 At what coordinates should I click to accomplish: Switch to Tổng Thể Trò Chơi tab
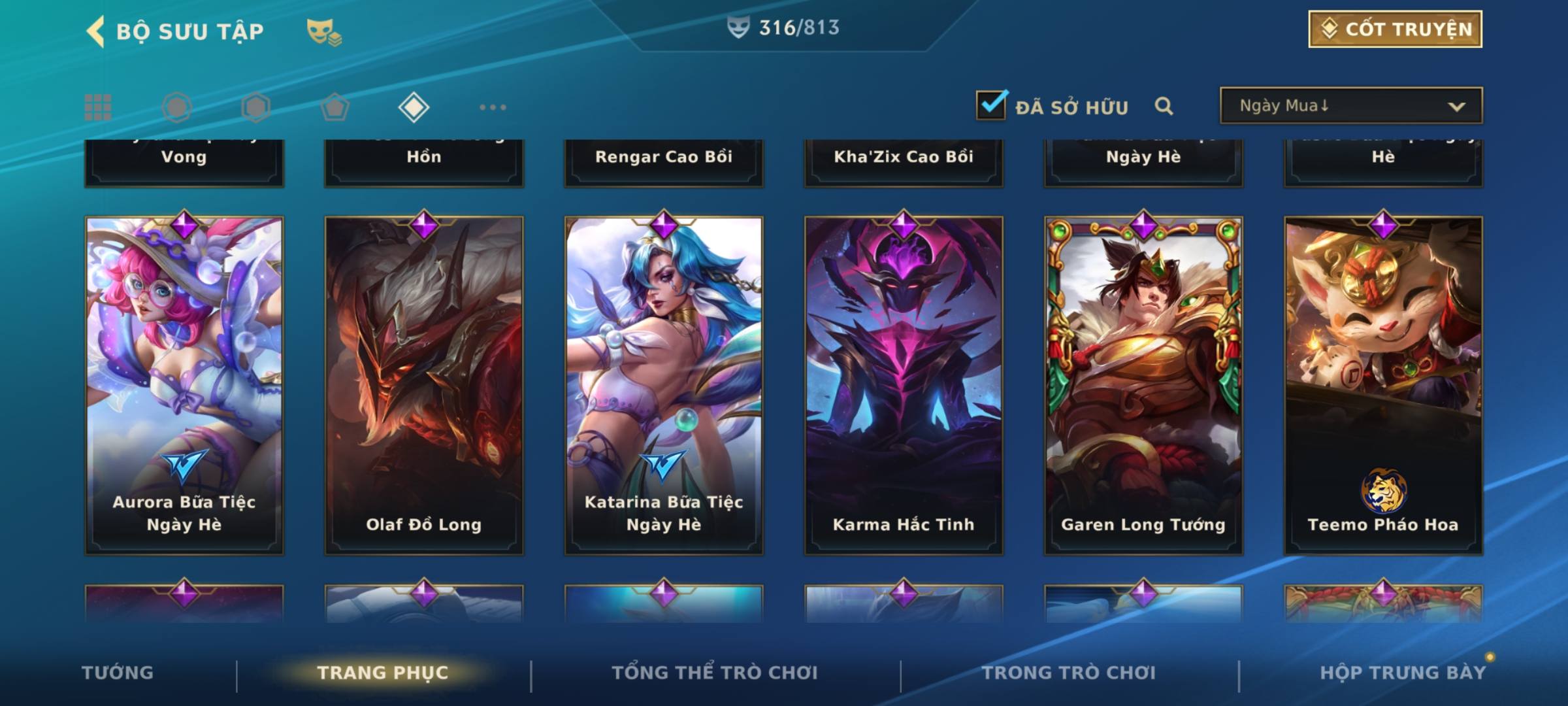pos(715,673)
